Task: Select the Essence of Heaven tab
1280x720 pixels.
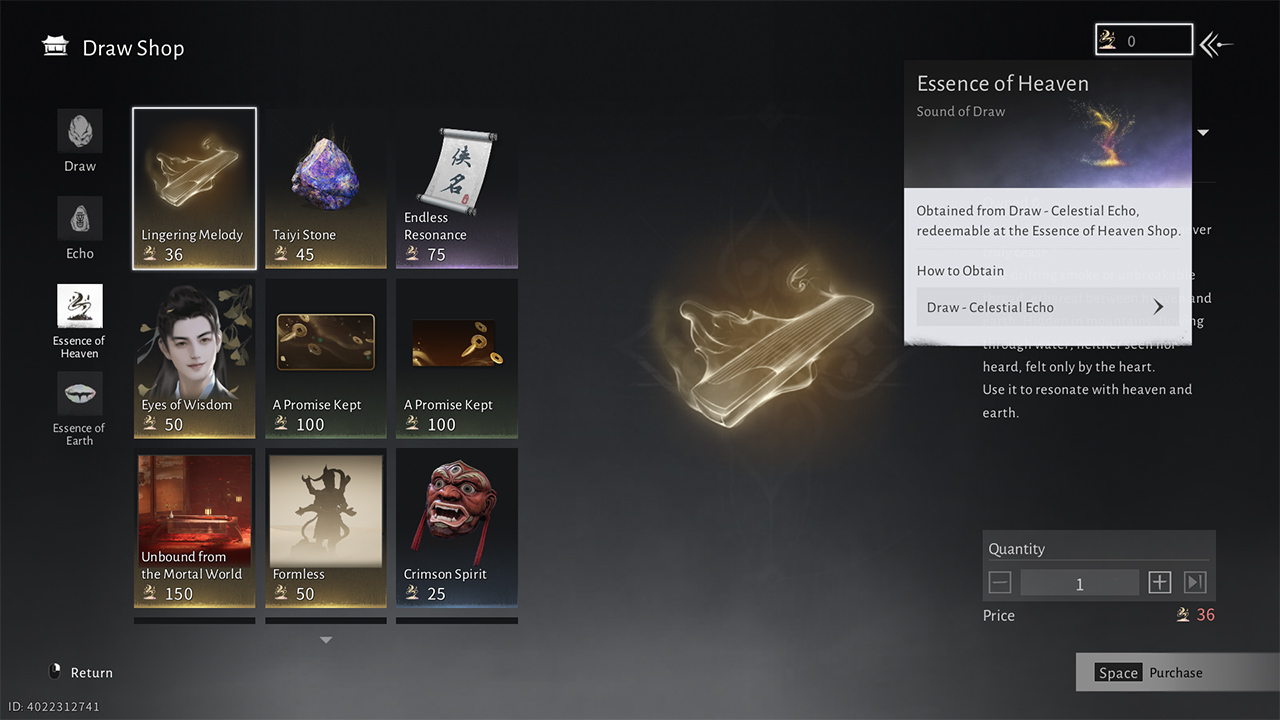Action: 80,320
